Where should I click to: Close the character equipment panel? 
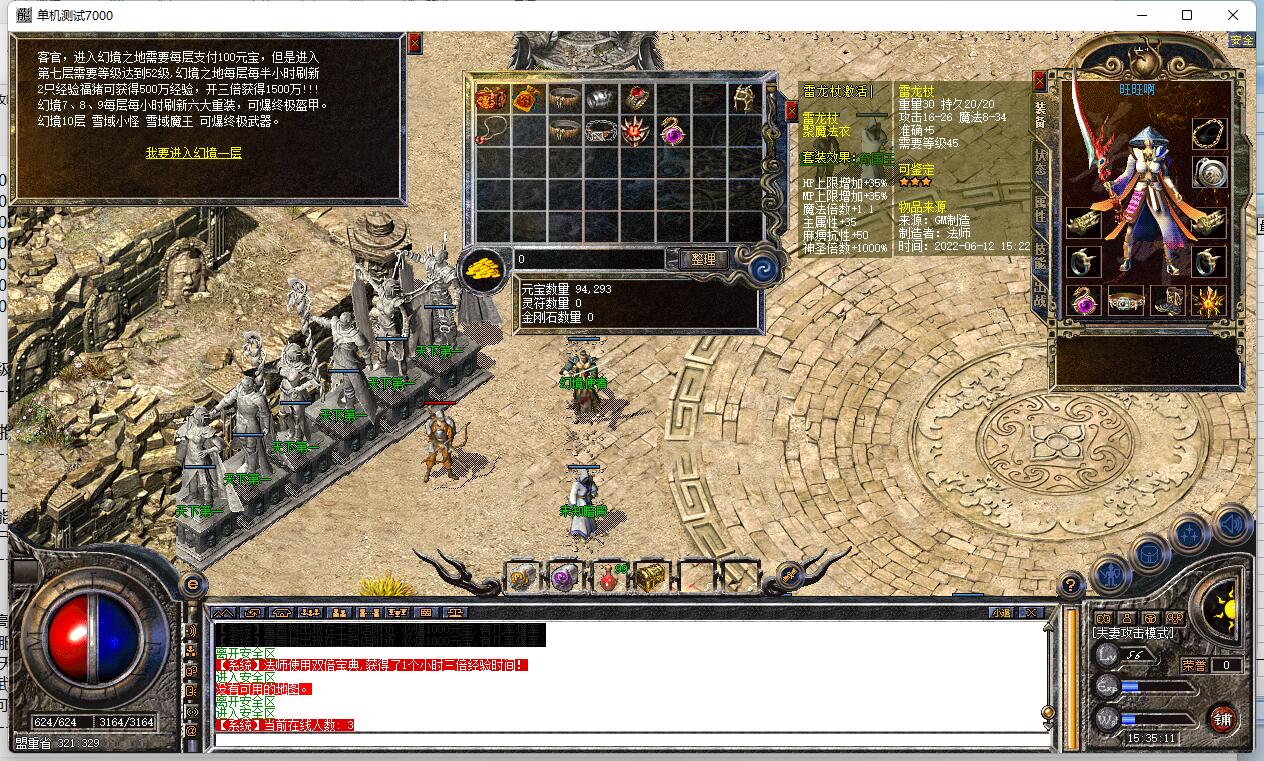(x=1039, y=79)
